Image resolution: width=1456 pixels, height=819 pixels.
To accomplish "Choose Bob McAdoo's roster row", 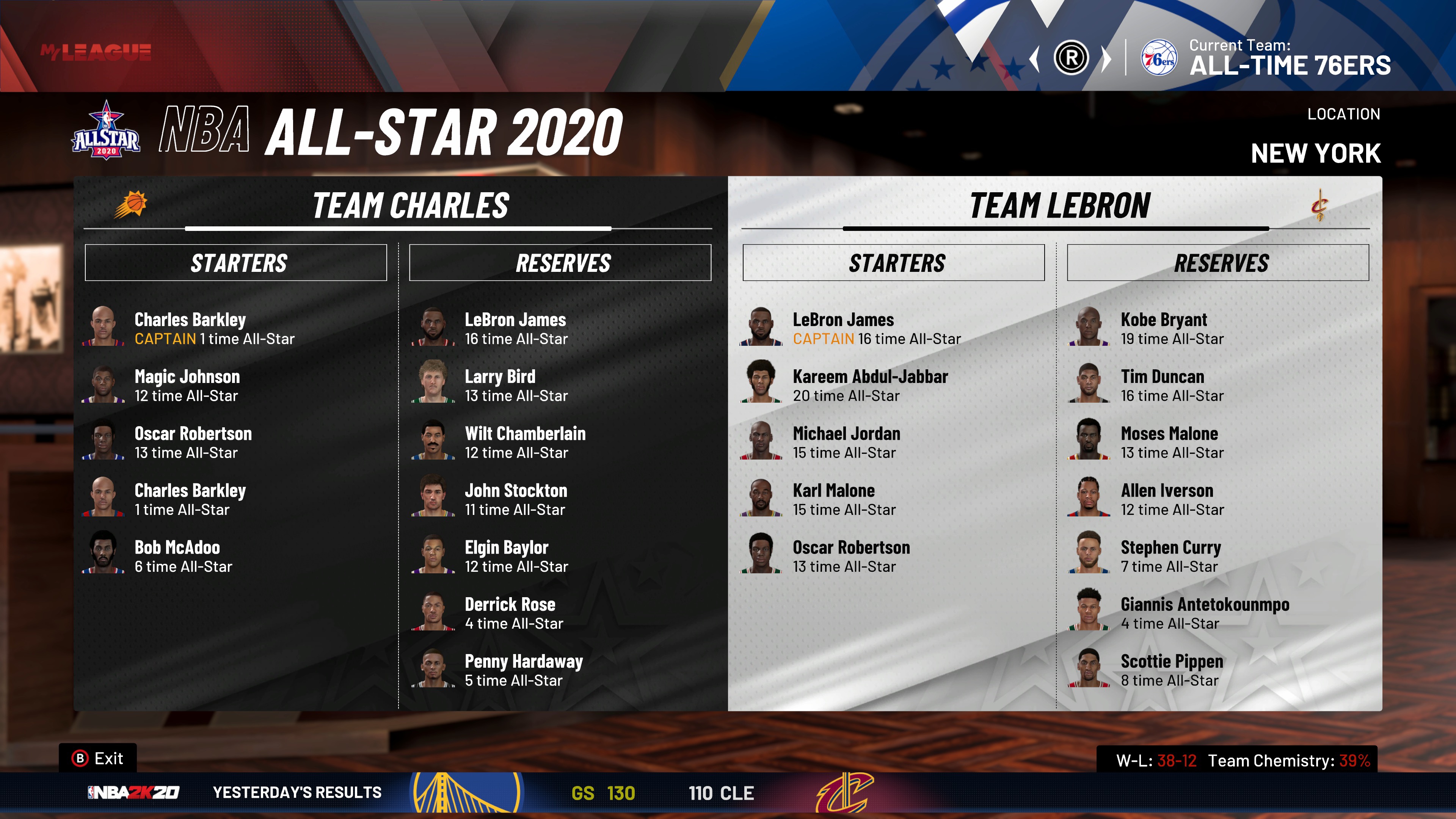I will [x=177, y=556].
